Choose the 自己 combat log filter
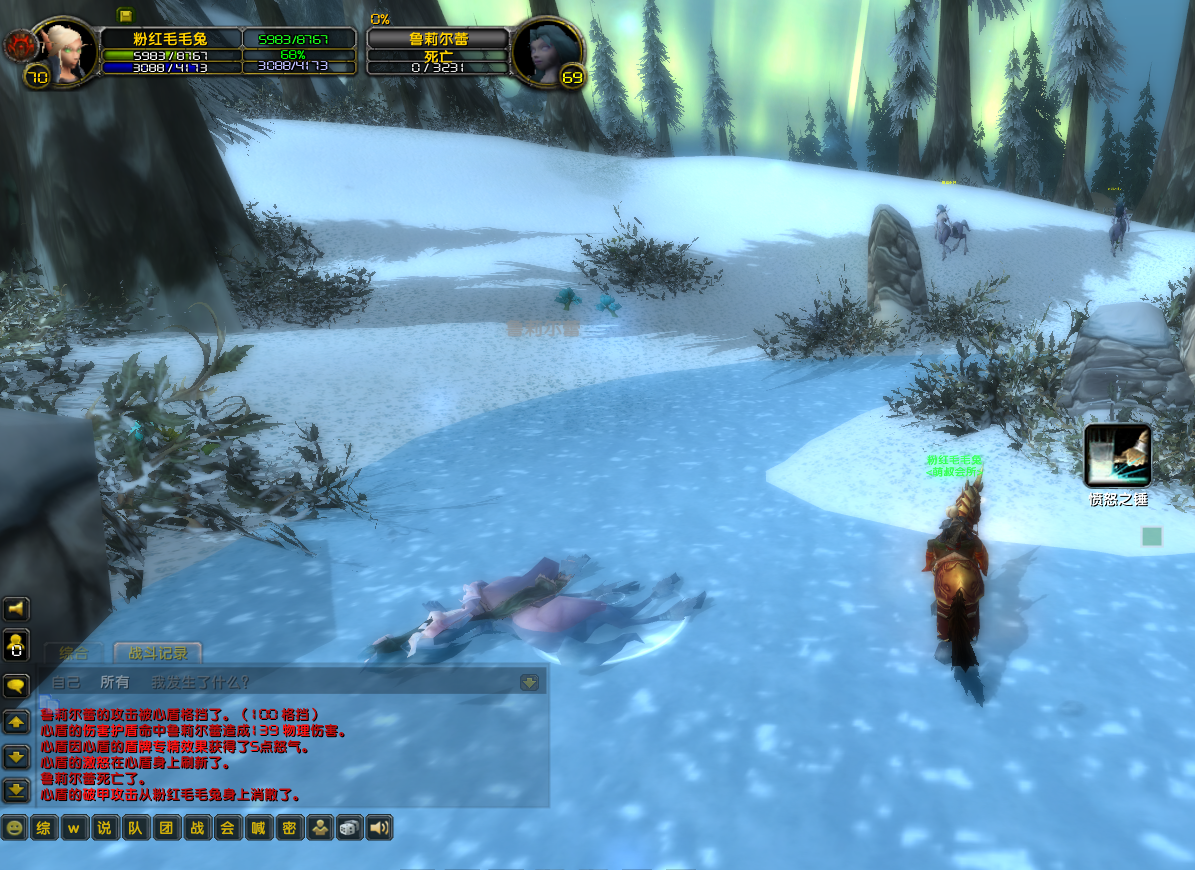This screenshot has height=870, width=1195. pos(66,682)
